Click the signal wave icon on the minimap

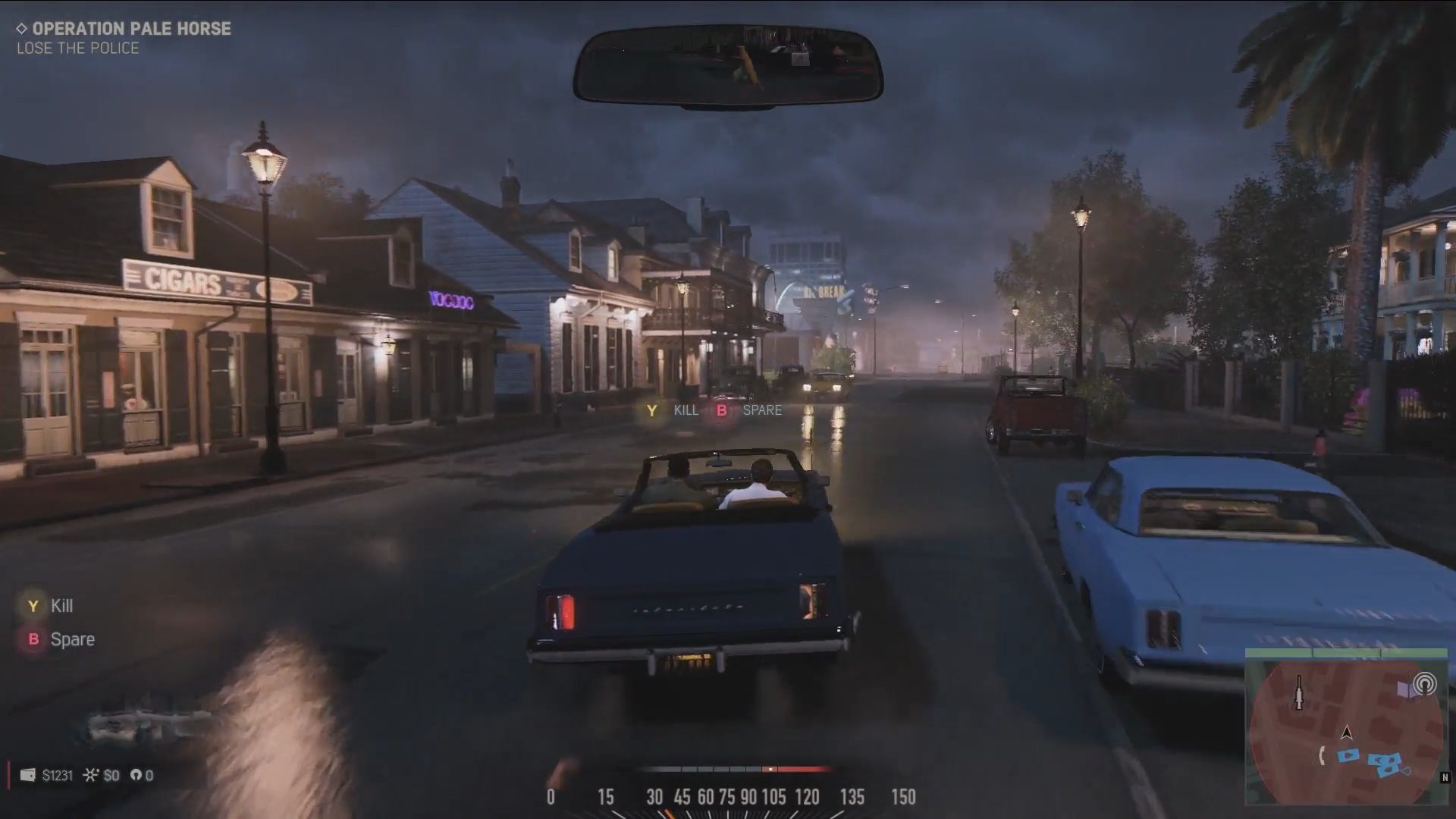click(x=1424, y=684)
